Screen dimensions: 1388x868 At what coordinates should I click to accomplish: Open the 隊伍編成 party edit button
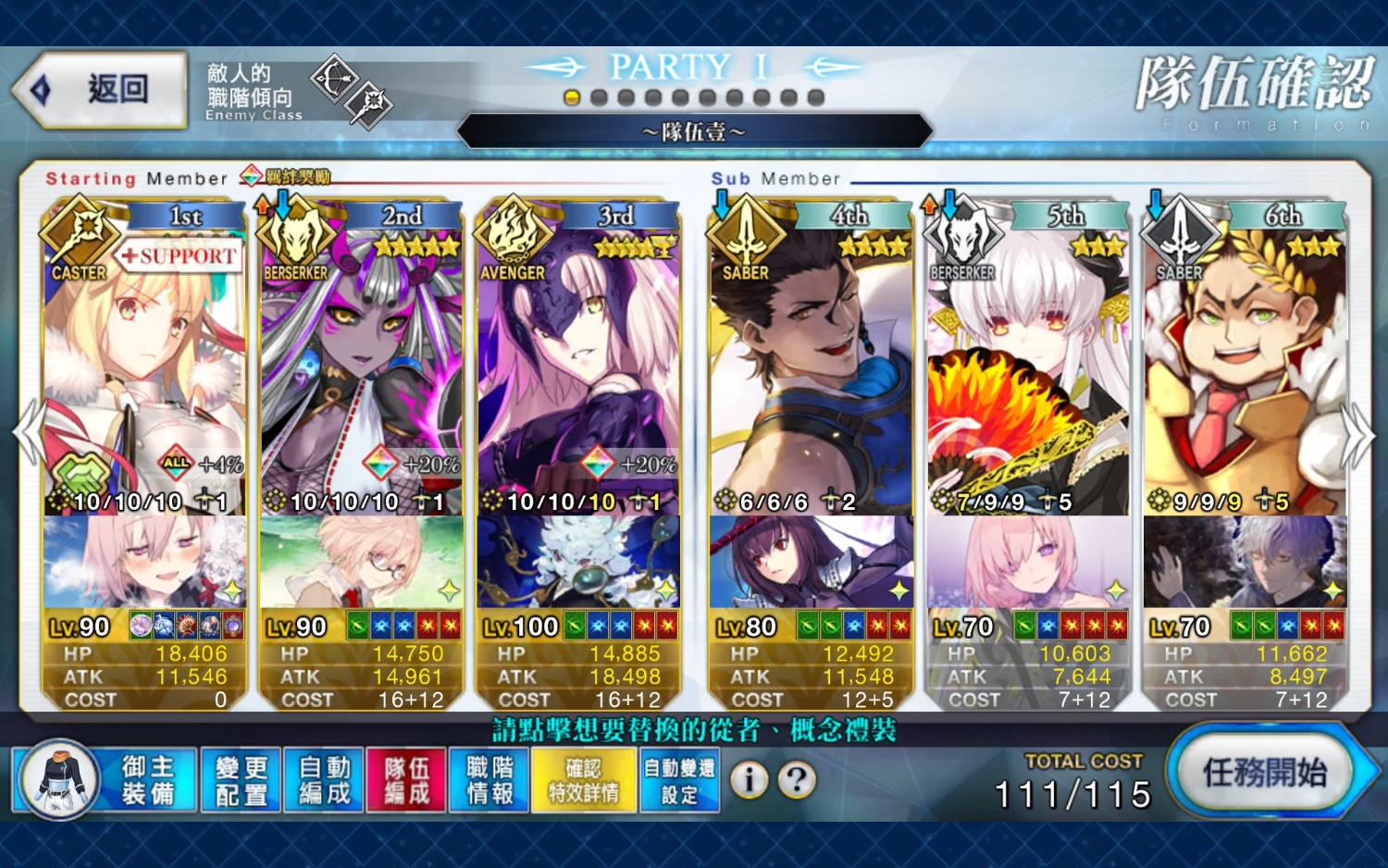coord(406,780)
